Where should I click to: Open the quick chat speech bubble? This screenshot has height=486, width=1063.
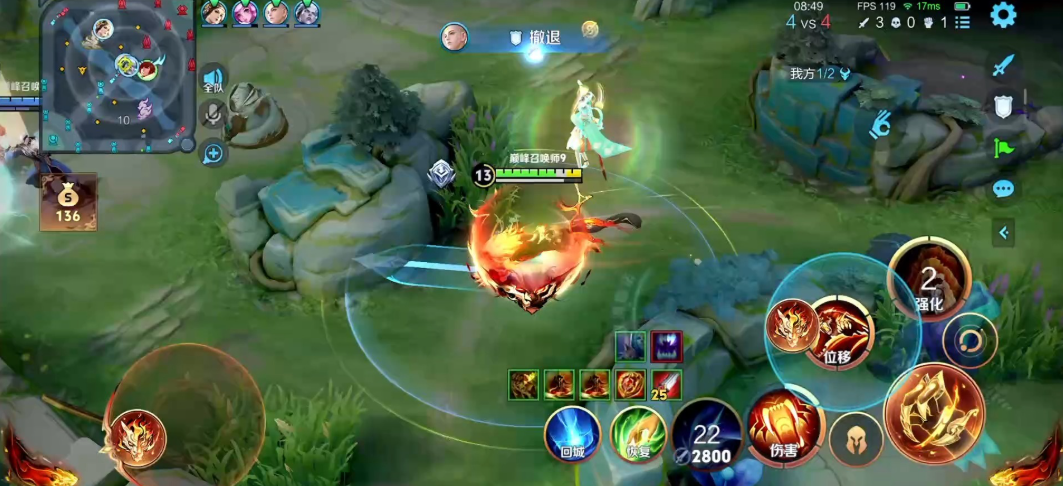point(1004,189)
